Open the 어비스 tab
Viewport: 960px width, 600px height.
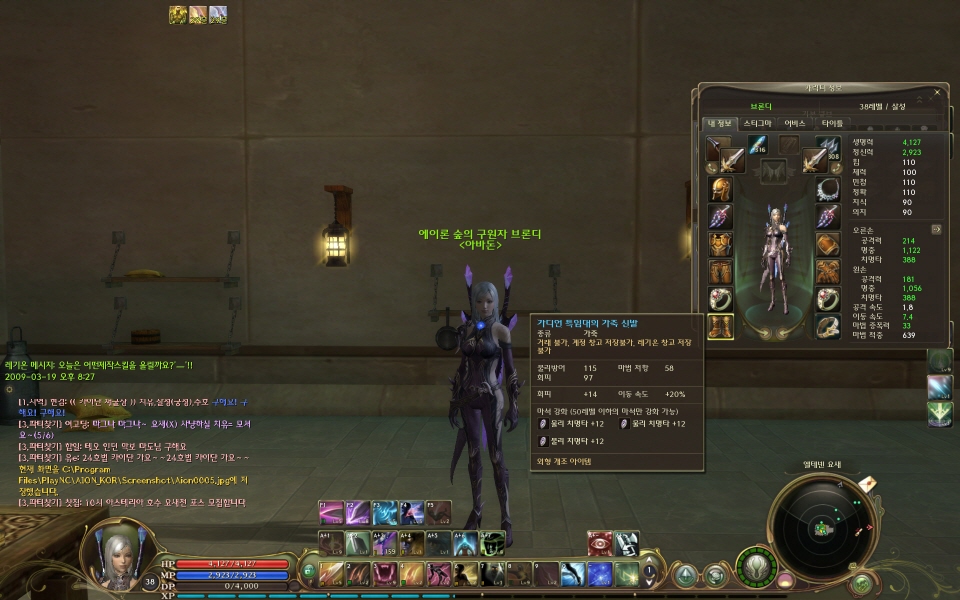795,123
